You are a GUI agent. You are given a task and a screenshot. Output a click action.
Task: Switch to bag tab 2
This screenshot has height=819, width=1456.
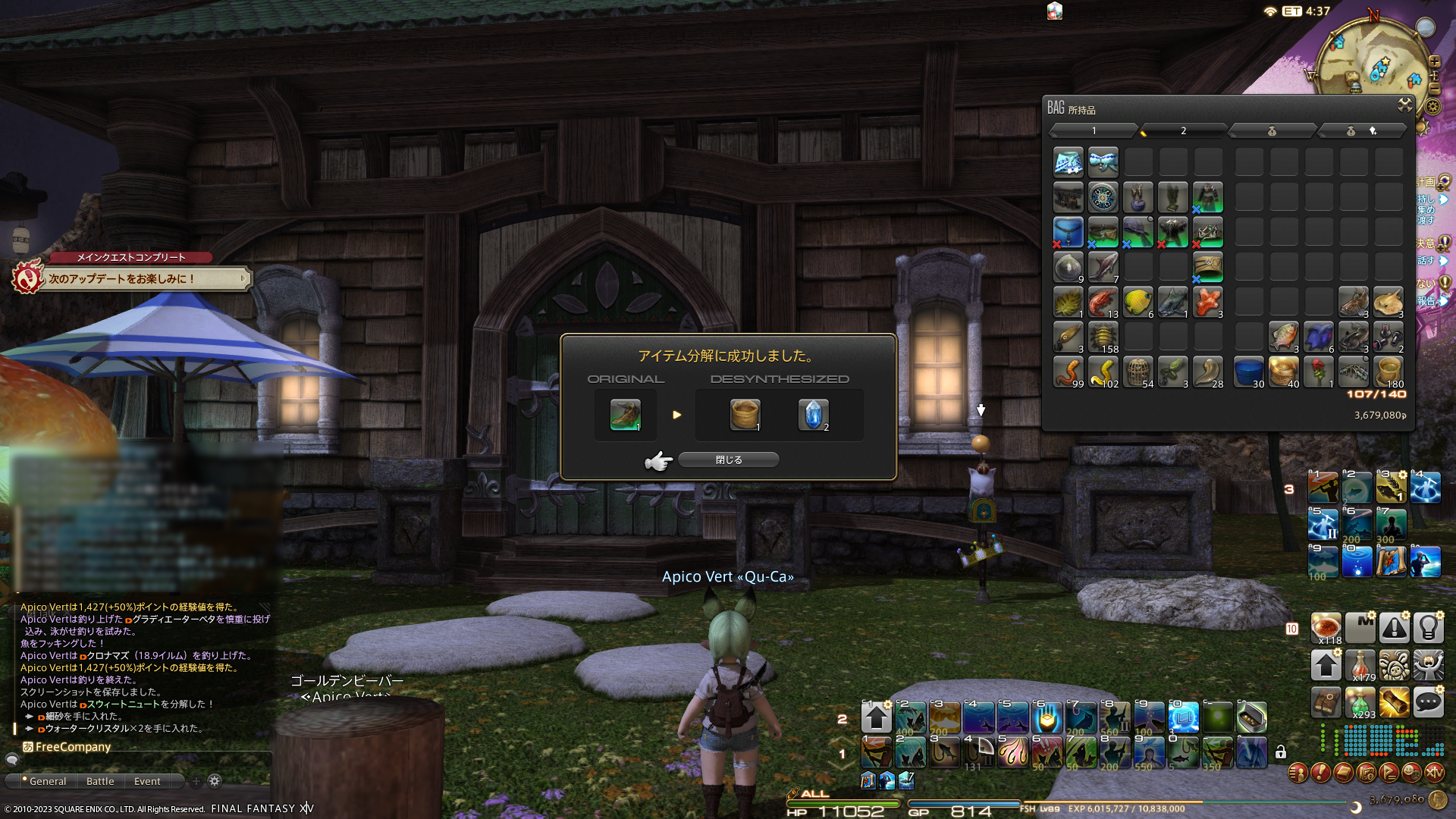click(x=1183, y=131)
